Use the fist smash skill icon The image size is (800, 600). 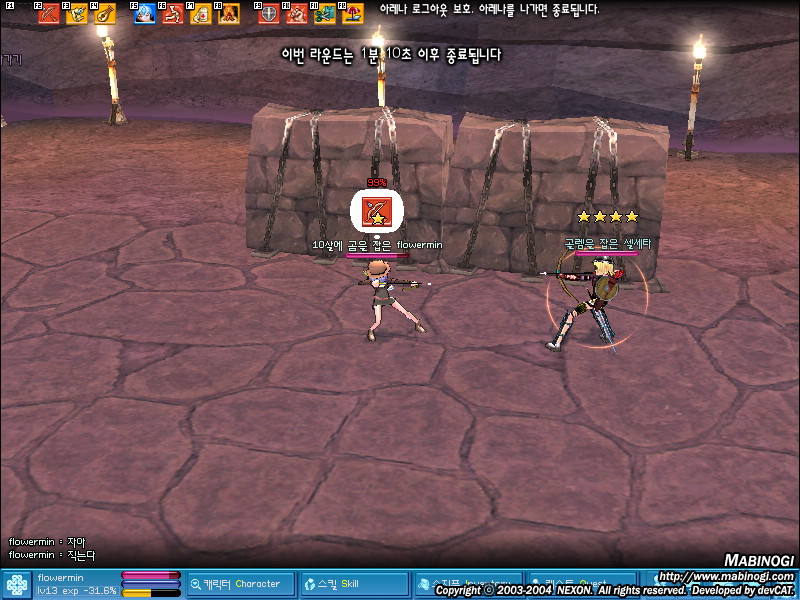(x=297, y=14)
